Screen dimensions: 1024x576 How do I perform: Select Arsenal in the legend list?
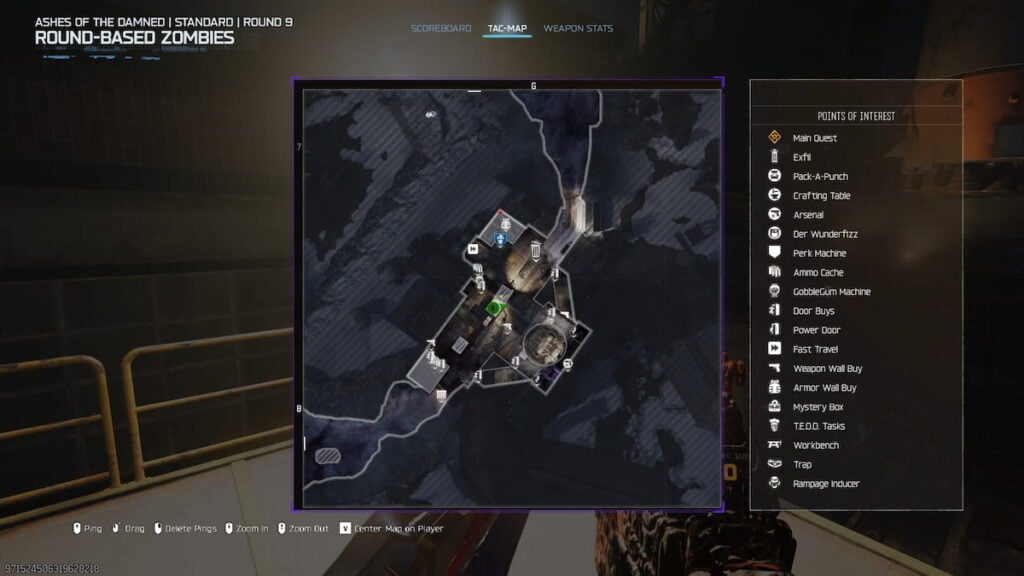coord(808,215)
